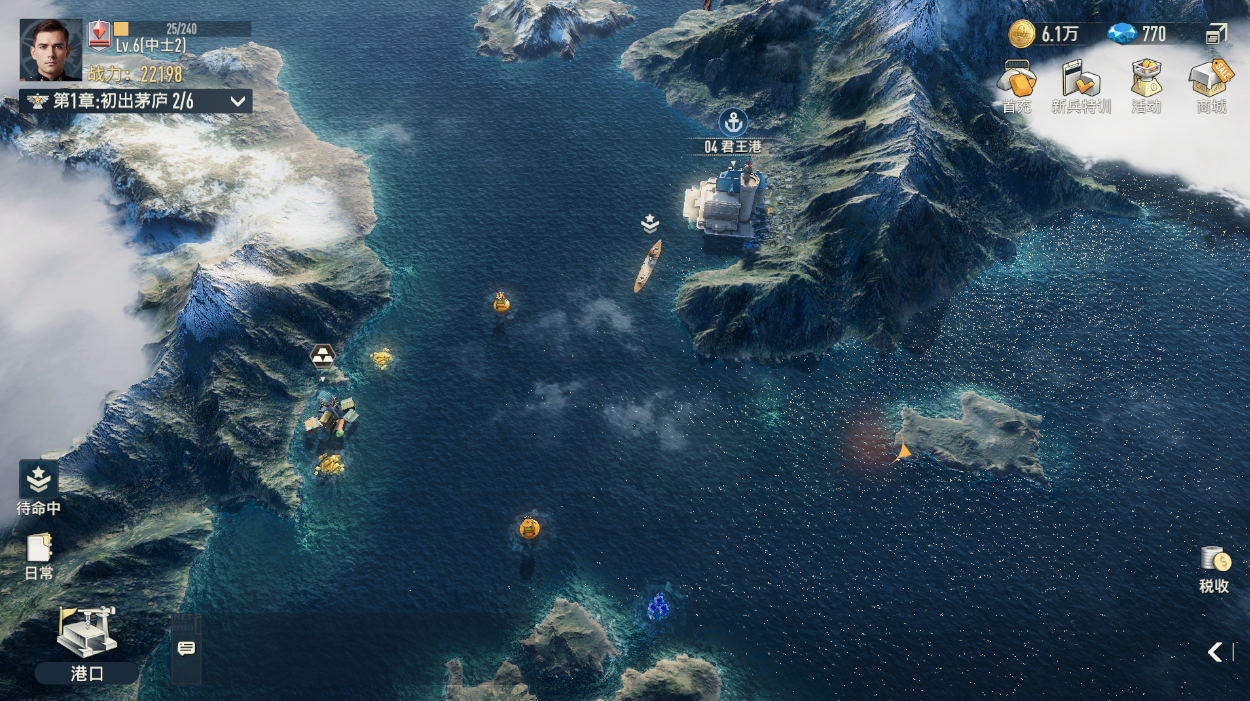This screenshot has height=701, width=1250.
Task: Open the 待命中 standby fleet panel
Action: pyautogui.click(x=39, y=486)
